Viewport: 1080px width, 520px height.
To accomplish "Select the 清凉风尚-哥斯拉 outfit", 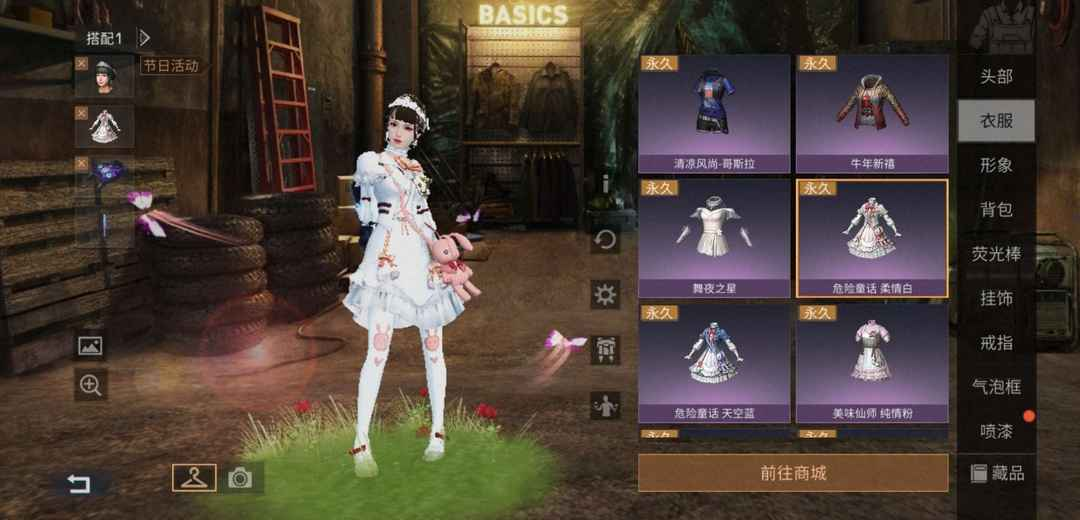I will tap(714, 112).
